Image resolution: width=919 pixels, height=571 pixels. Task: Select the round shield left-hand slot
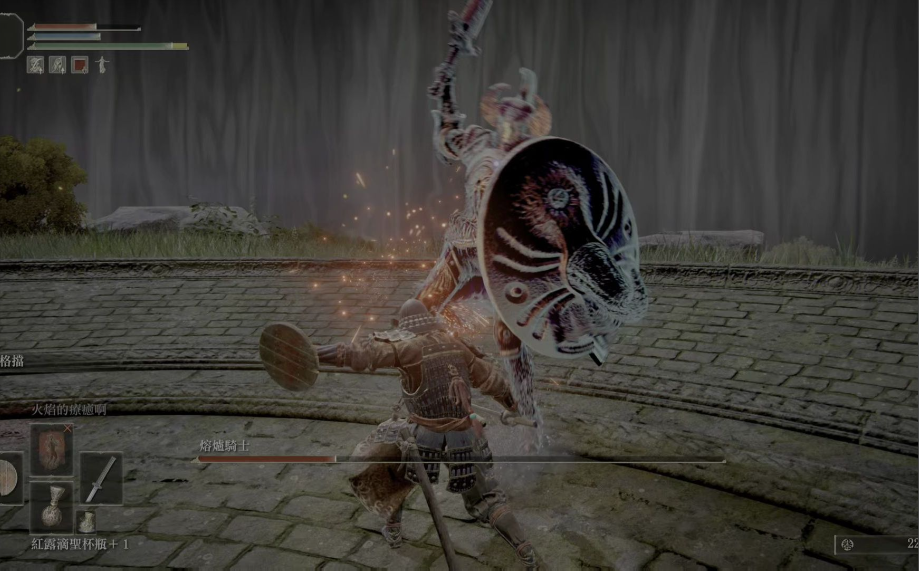click(x=8, y=478)
